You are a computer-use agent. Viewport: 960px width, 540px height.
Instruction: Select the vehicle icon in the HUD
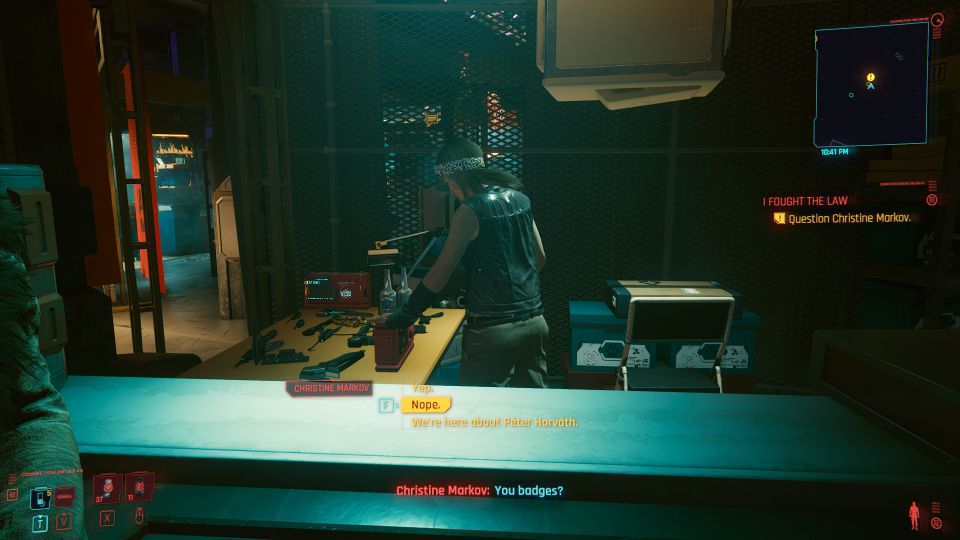point(65,498)
